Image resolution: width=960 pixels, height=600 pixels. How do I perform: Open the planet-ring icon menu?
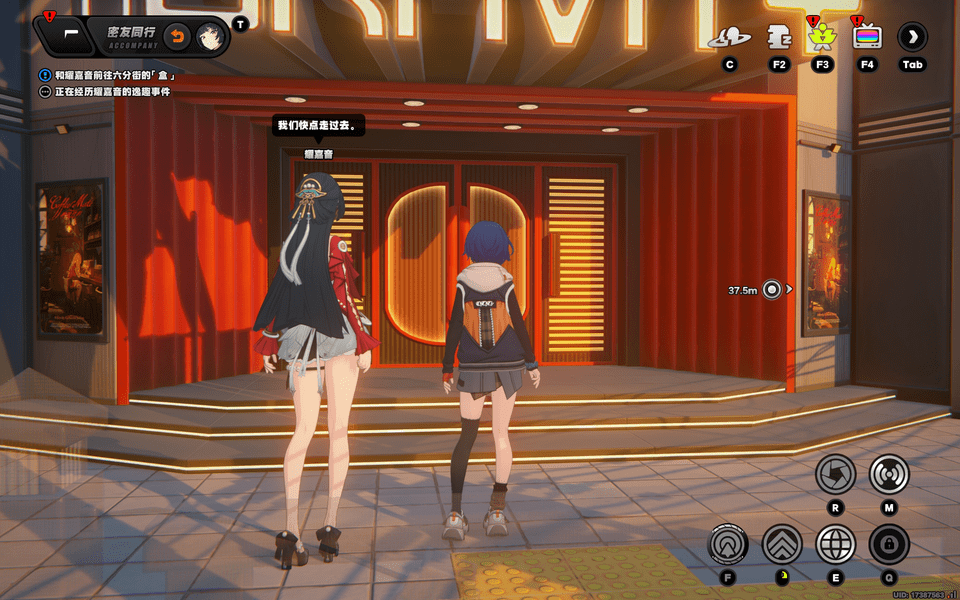coord(729,38)
